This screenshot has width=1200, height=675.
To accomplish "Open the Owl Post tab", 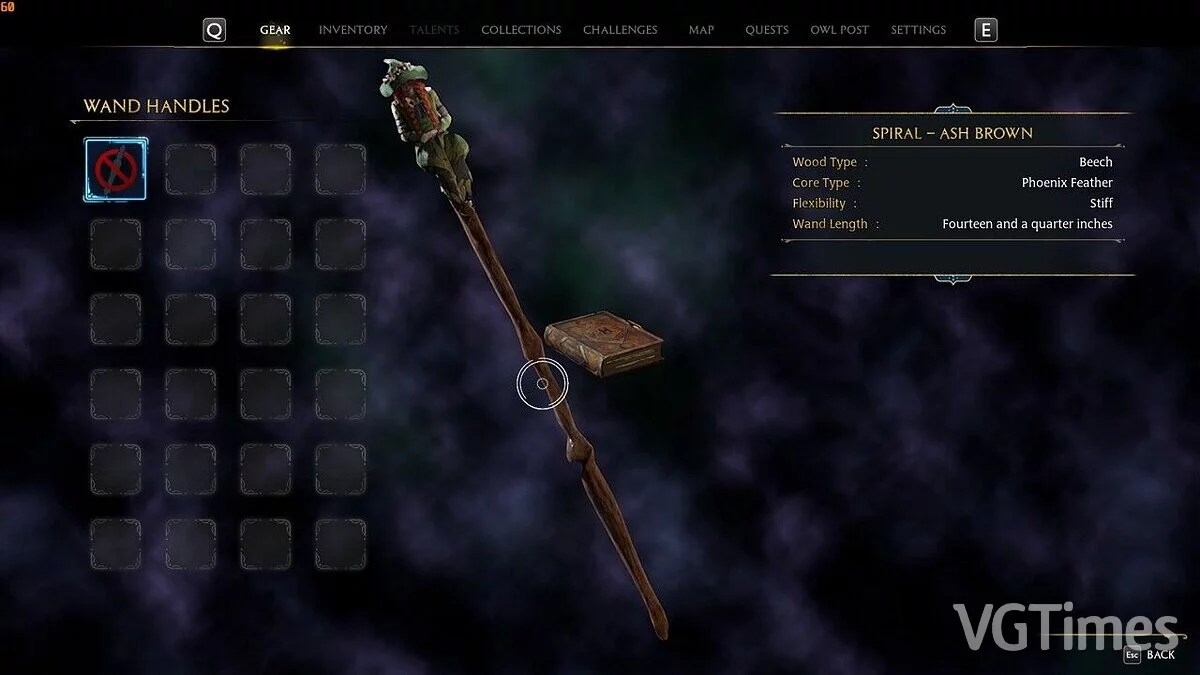I will pyautogui.click(x=839, y=30).
